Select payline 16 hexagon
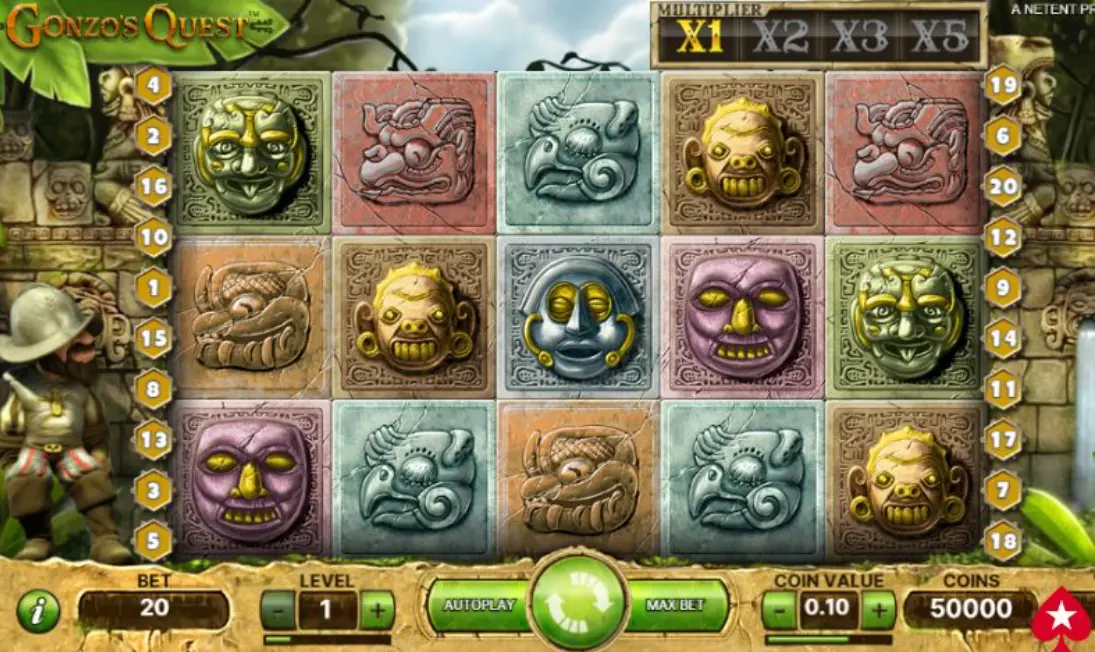Image resolution: width=1095 pixels, height=652 pixels. [154, 186]
